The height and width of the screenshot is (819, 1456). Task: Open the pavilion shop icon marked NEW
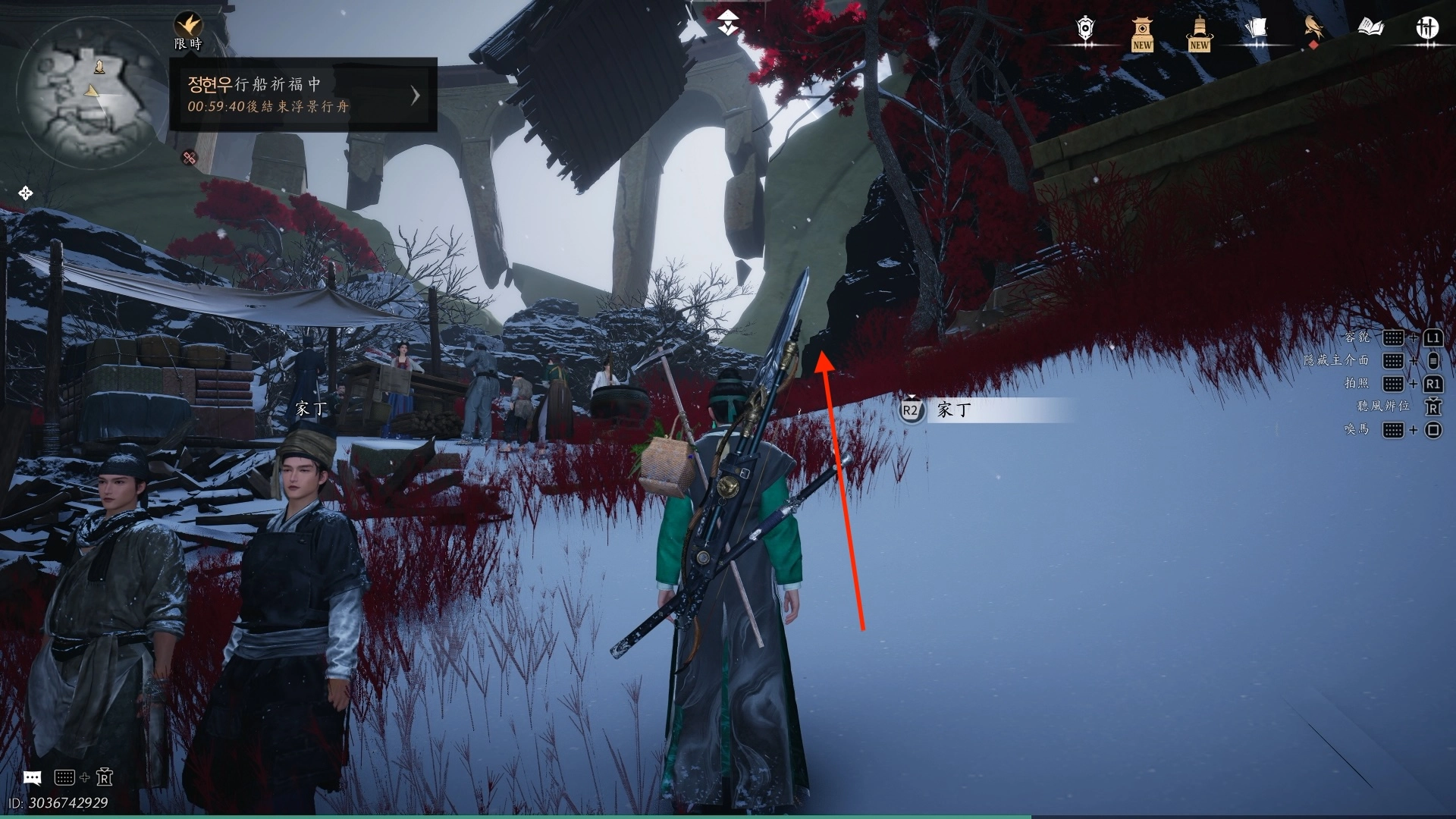point(1142,33)
